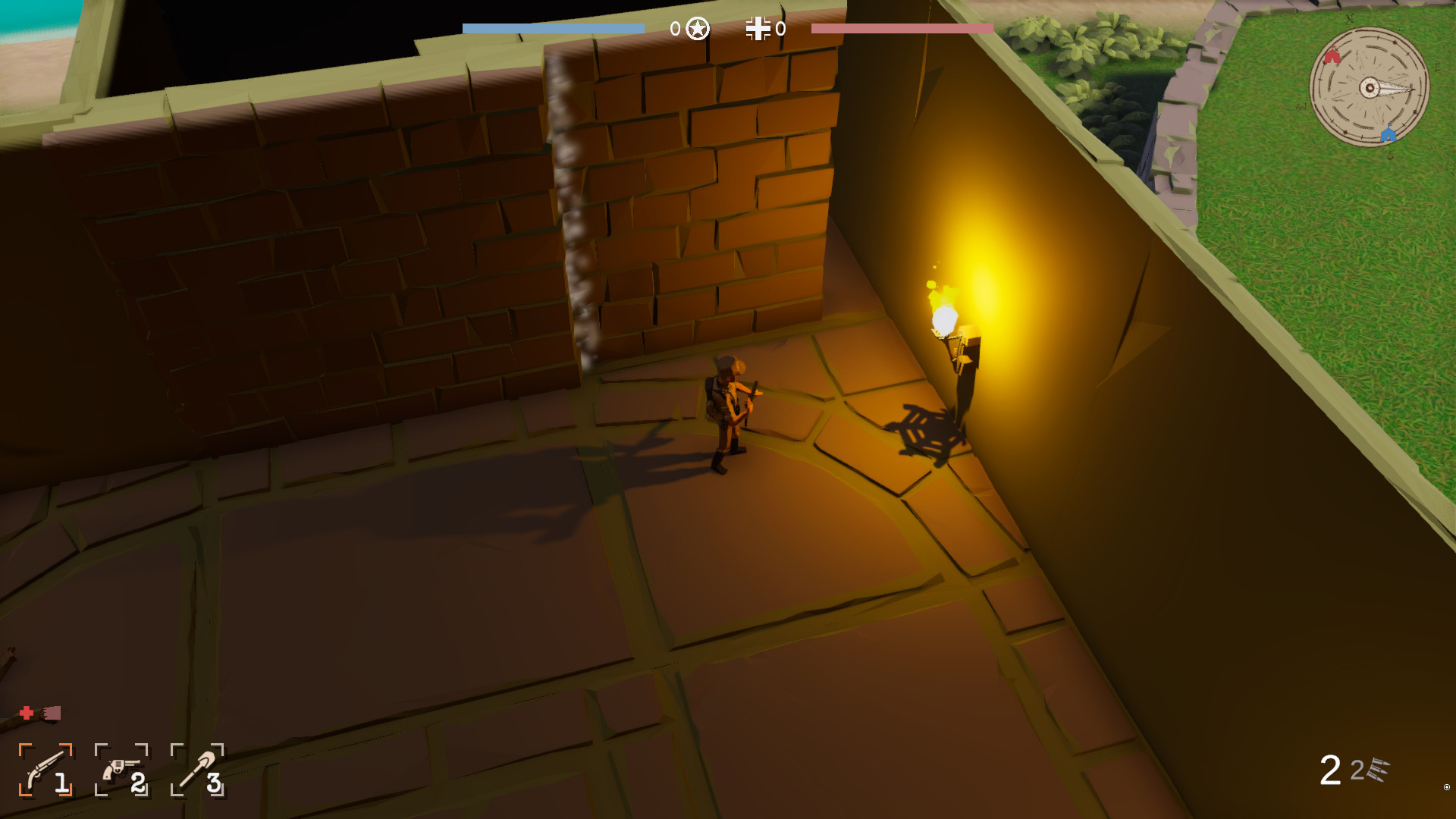1456x819 pixels.
Task: Click the red team score bar
Action: pos(901,27)
